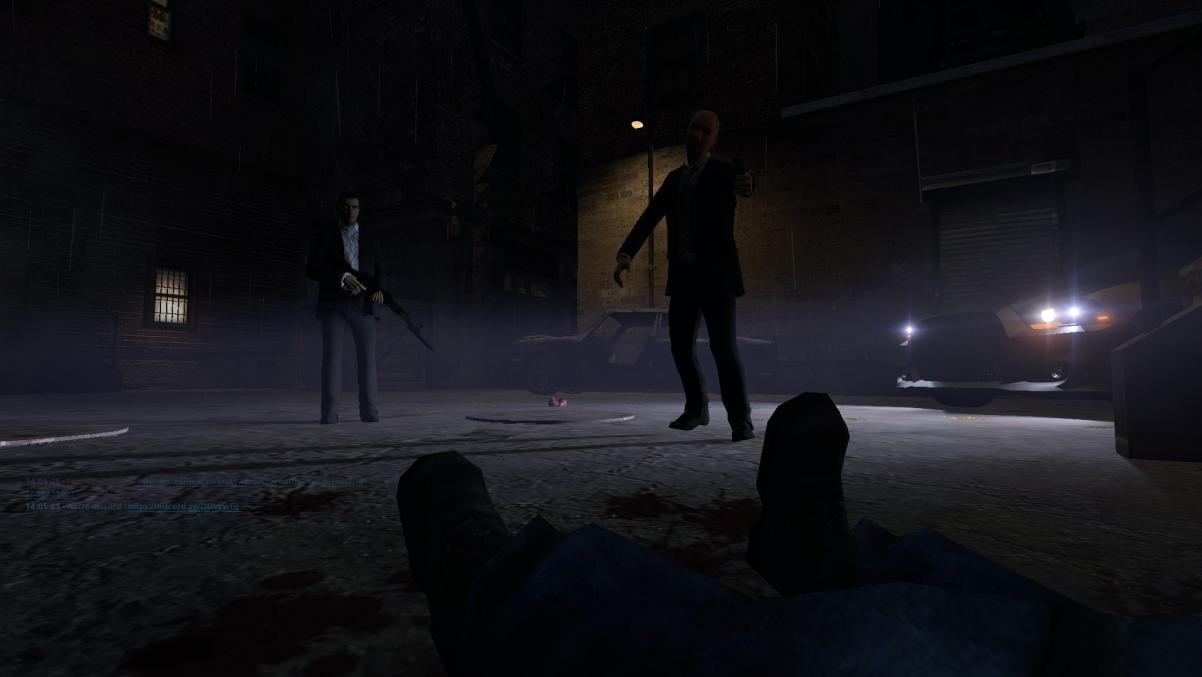
Task: Open the Discord invite link in chat
Action: pos(183,507)
